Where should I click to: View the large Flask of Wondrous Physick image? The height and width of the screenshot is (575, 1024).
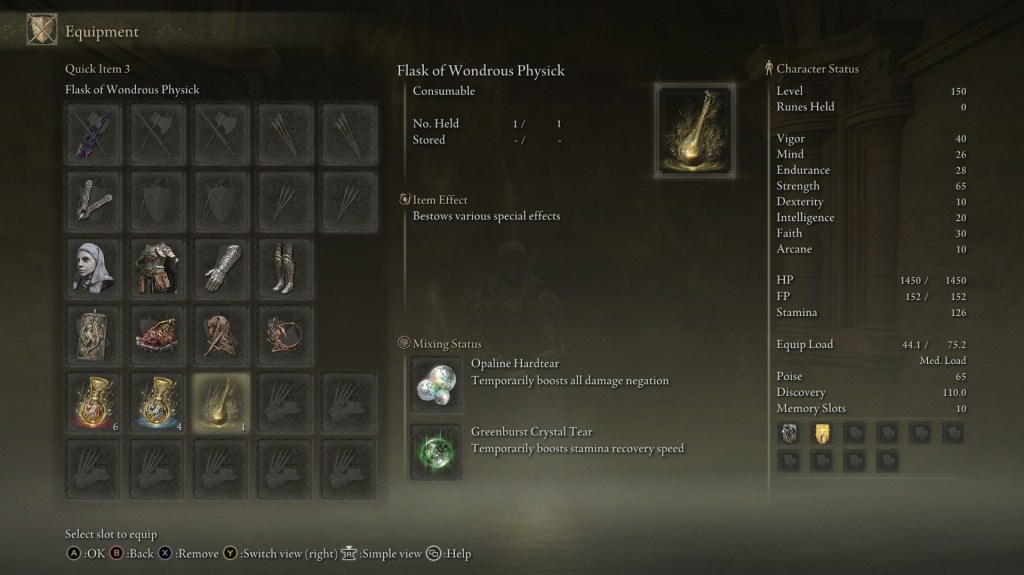pyautogui.click(x=694, y=130)
